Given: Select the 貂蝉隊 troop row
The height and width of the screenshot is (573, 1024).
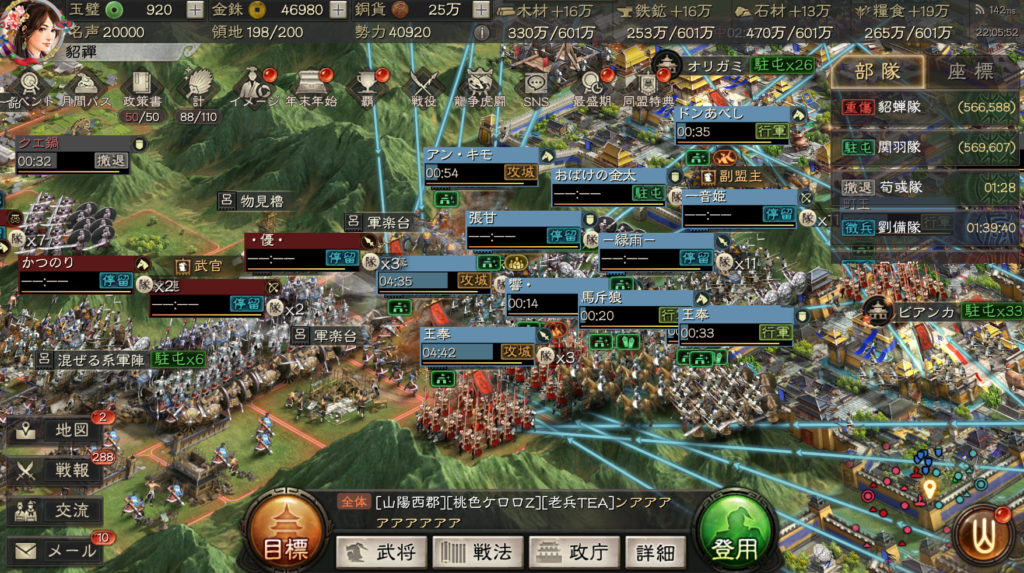Looking at the screenshot, I should [926, 108].
